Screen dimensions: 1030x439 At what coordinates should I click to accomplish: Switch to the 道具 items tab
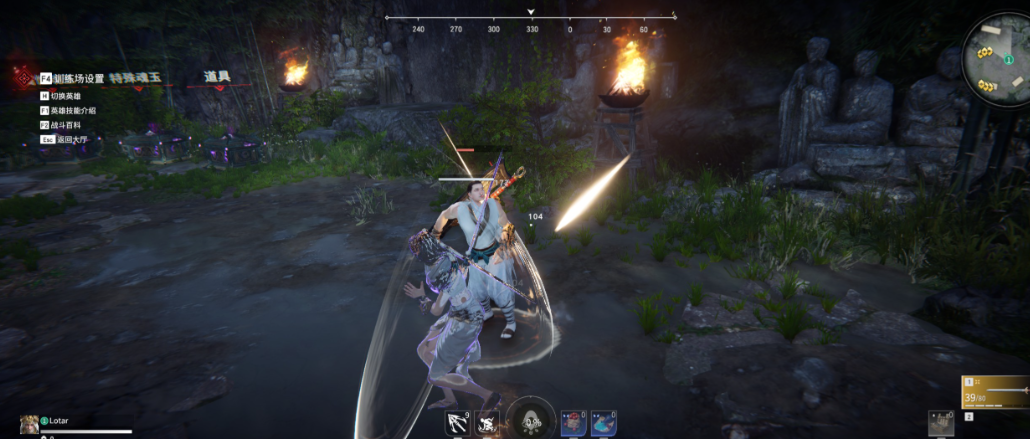(x=218, y=76)
